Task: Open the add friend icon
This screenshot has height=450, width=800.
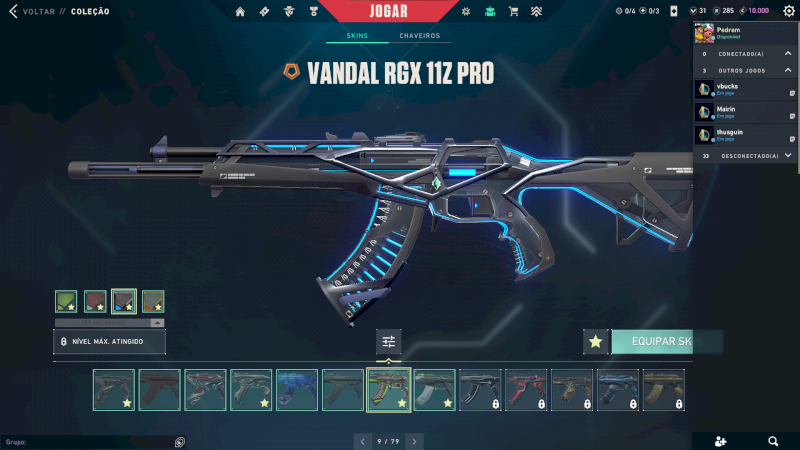Action: click(722, 441)
